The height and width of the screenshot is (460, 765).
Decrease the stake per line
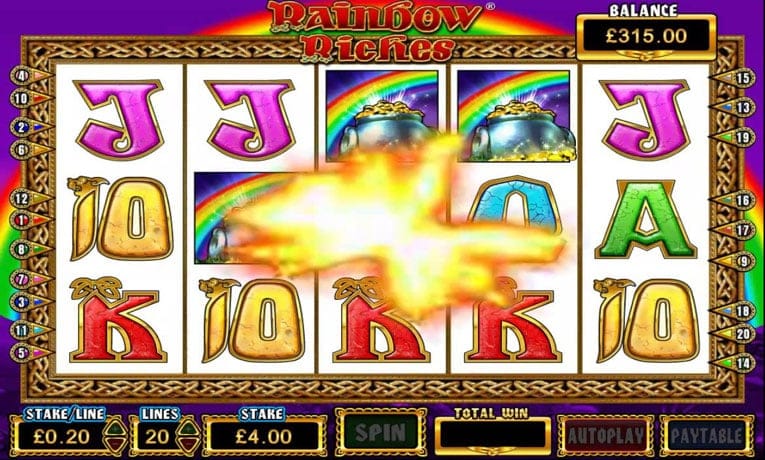click(x=113, y=441)
